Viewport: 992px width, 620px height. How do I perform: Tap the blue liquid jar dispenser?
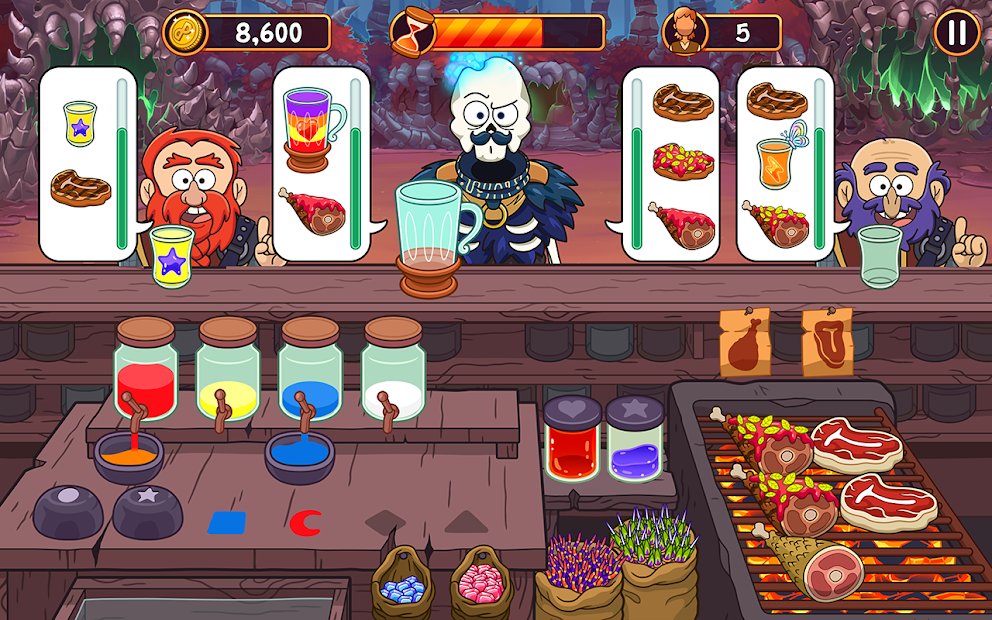309,368
